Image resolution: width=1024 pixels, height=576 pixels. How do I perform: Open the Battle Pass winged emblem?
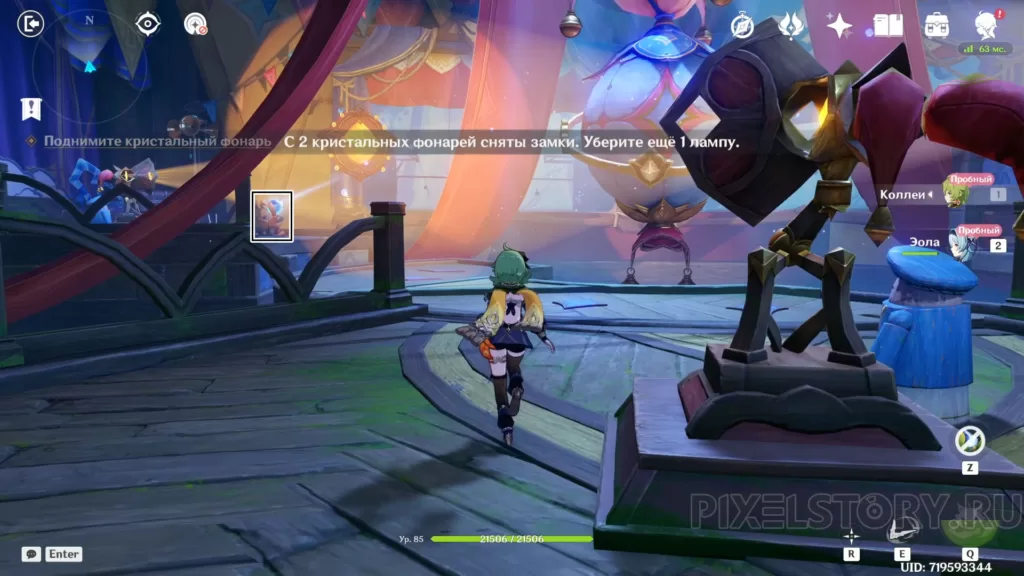point(791,24)
